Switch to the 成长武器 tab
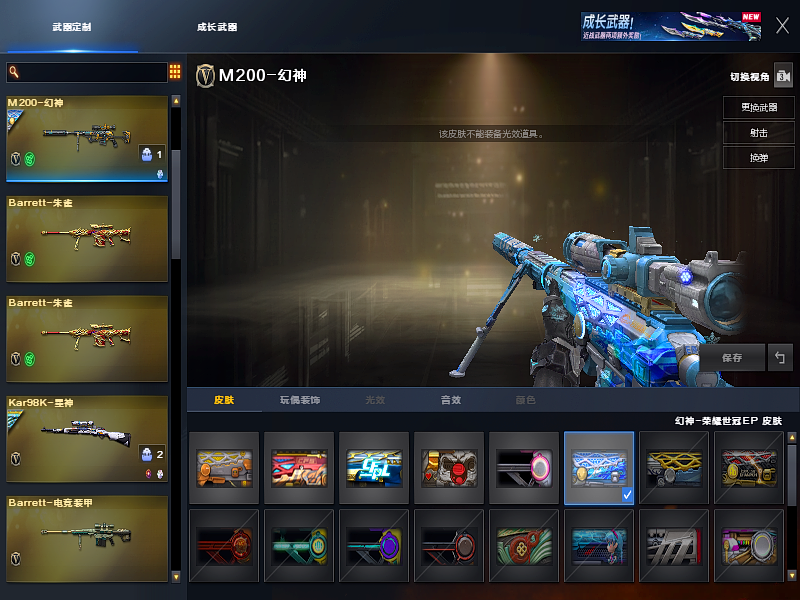Viewport: 800px width, 600px height. [217, 27]
